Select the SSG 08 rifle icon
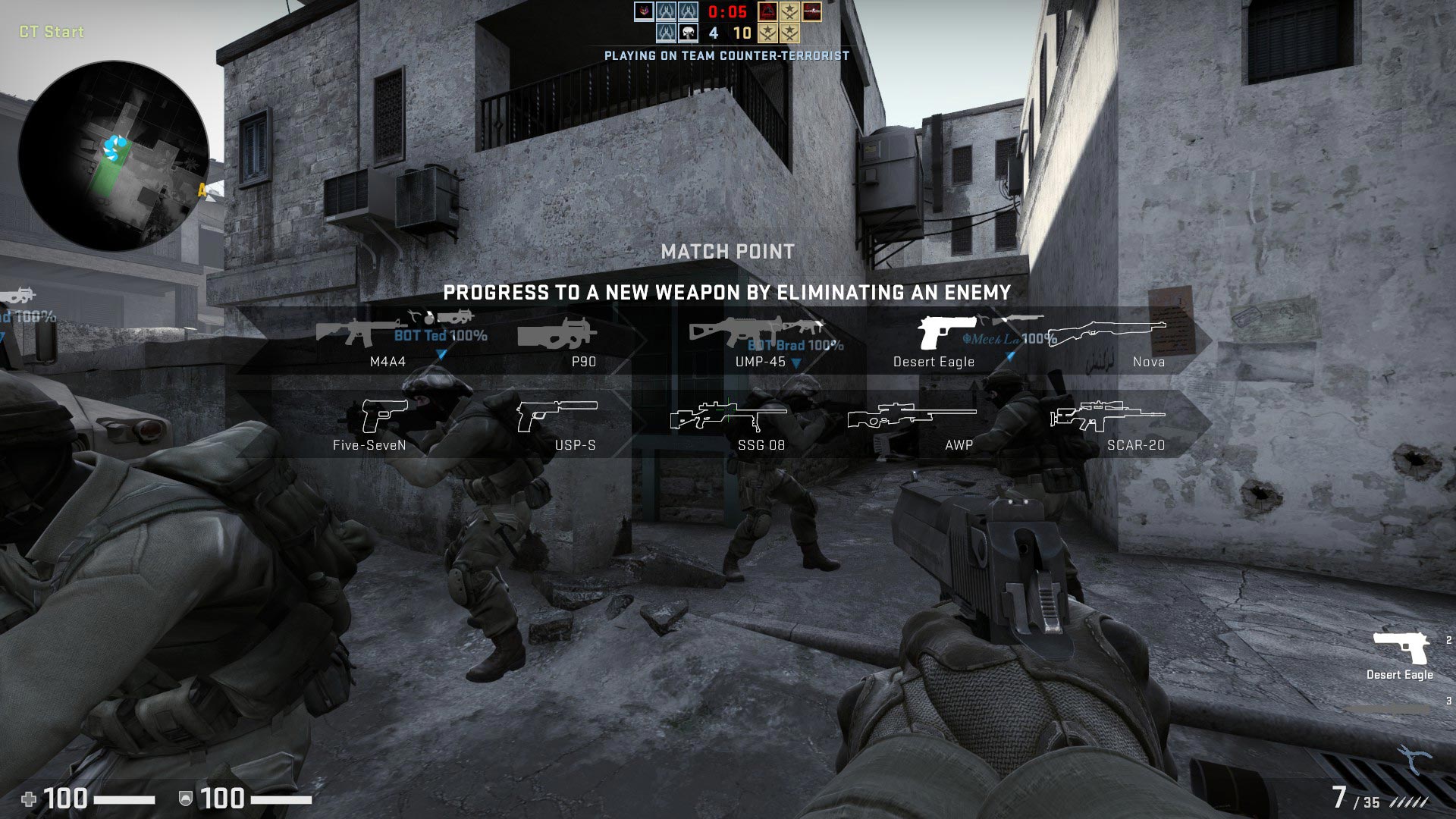 click(x=727, y=416)
